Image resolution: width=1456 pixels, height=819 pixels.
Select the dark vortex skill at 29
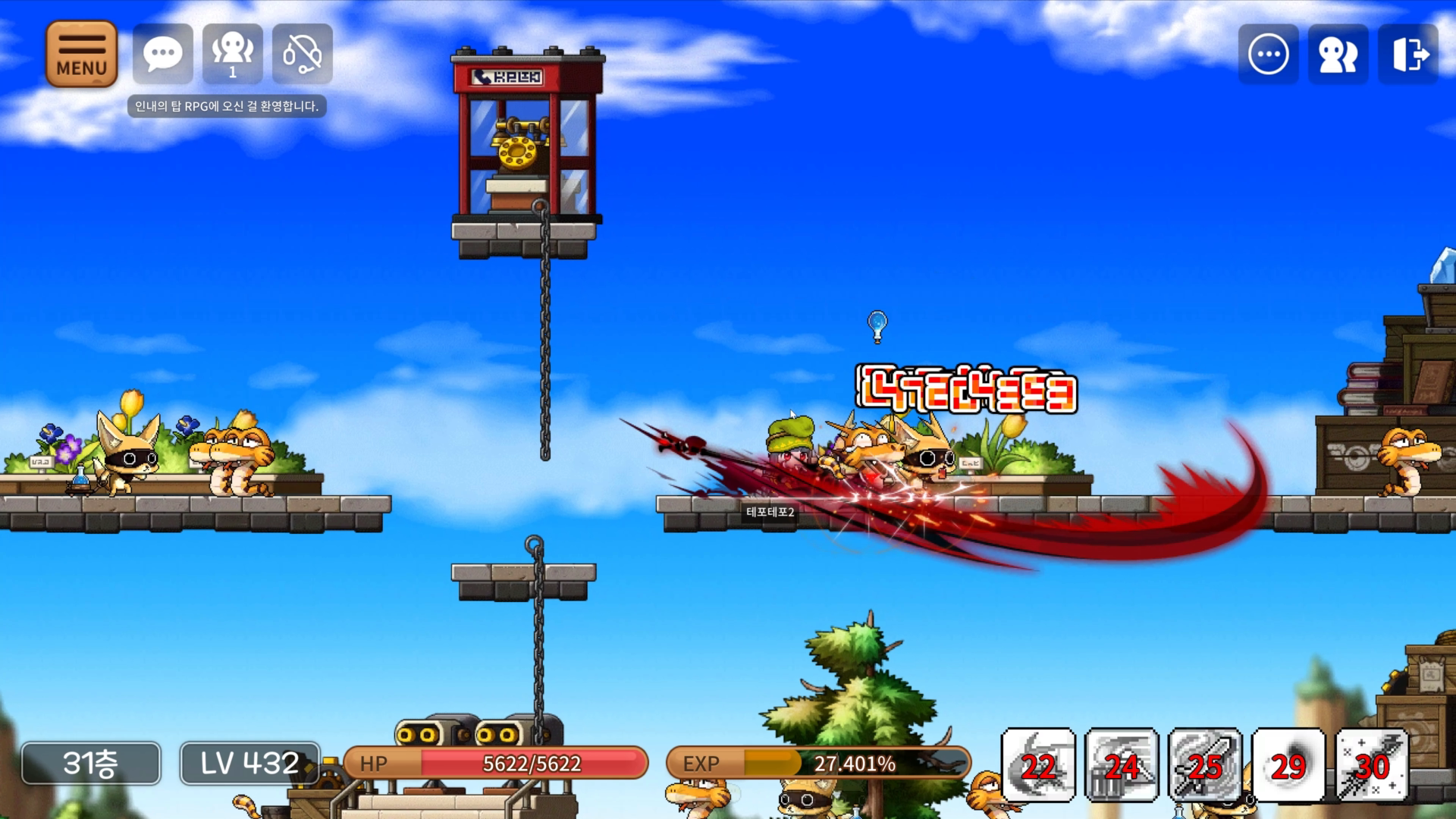click(1288, 764)
